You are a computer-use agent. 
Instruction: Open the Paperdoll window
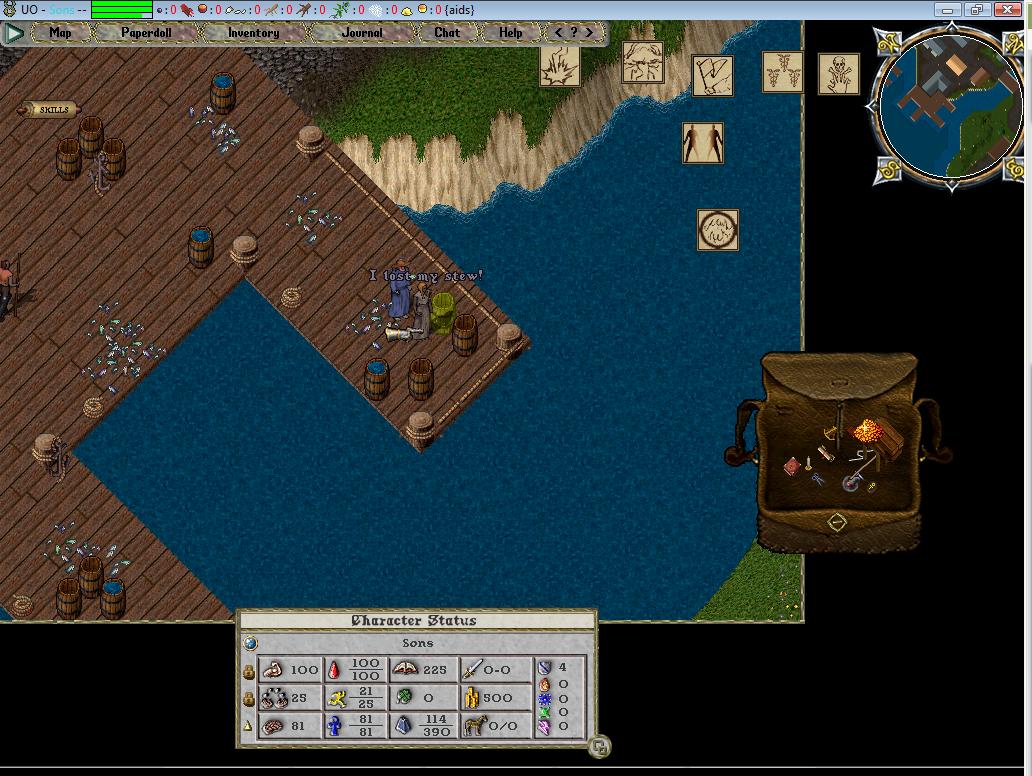tap(146, 32)
